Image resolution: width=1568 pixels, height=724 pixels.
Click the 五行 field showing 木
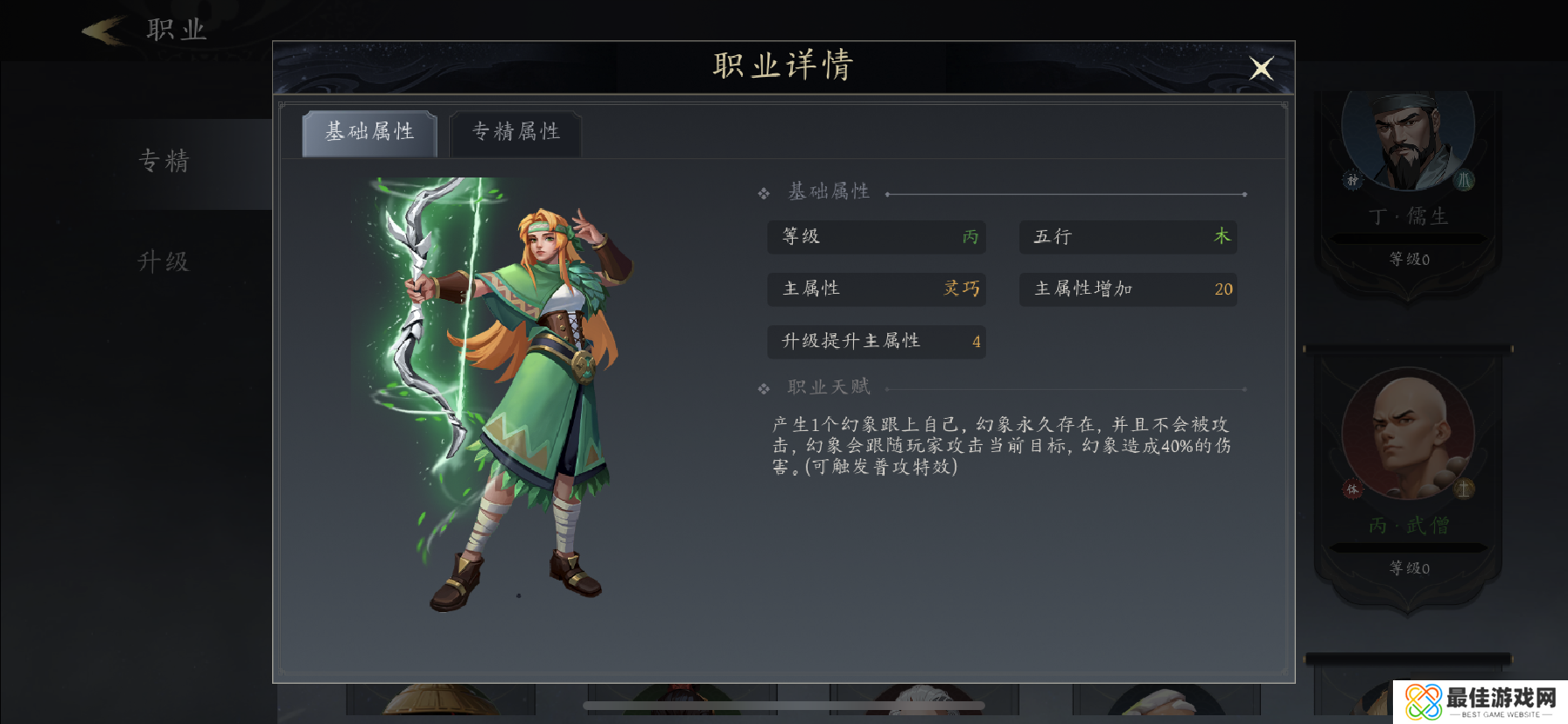click(x=1127, y=237)
